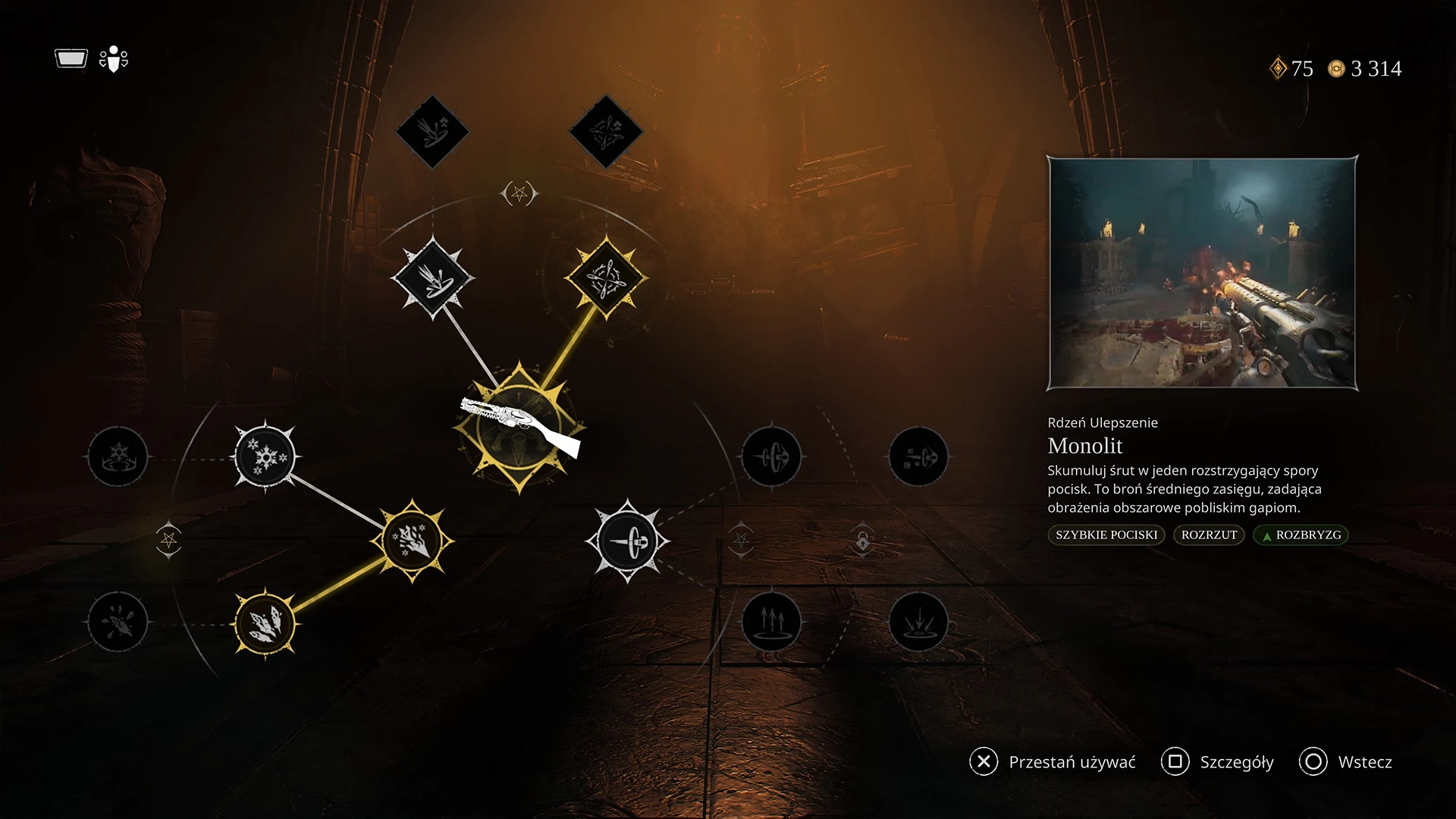Select the silver round projectile upgrade node
Viewport: 1456px width, 819px height.
tap(627, 541)
